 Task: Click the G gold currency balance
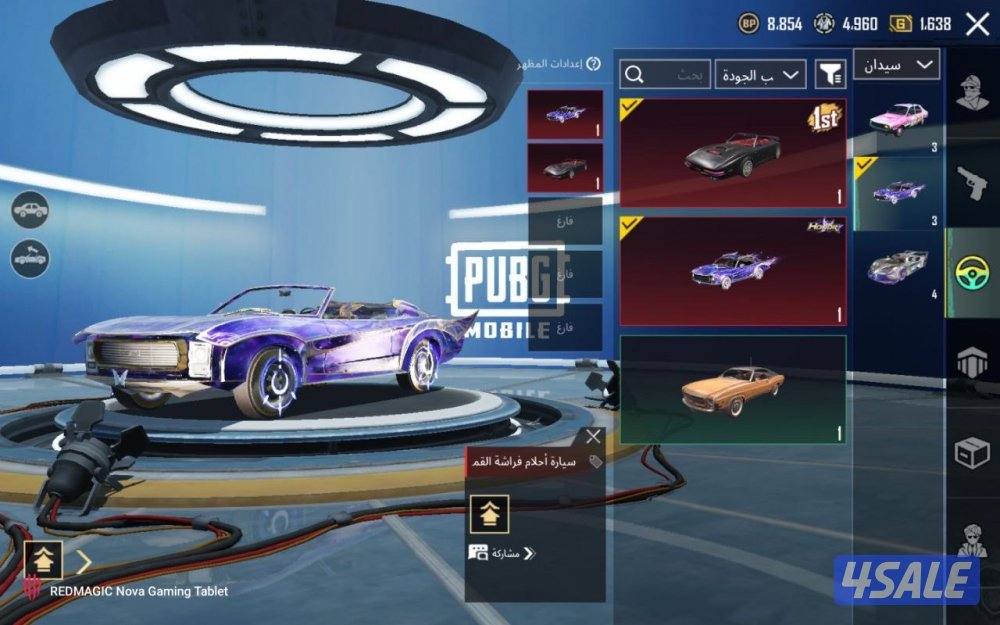pyautogui.click(x=920, y=24)
